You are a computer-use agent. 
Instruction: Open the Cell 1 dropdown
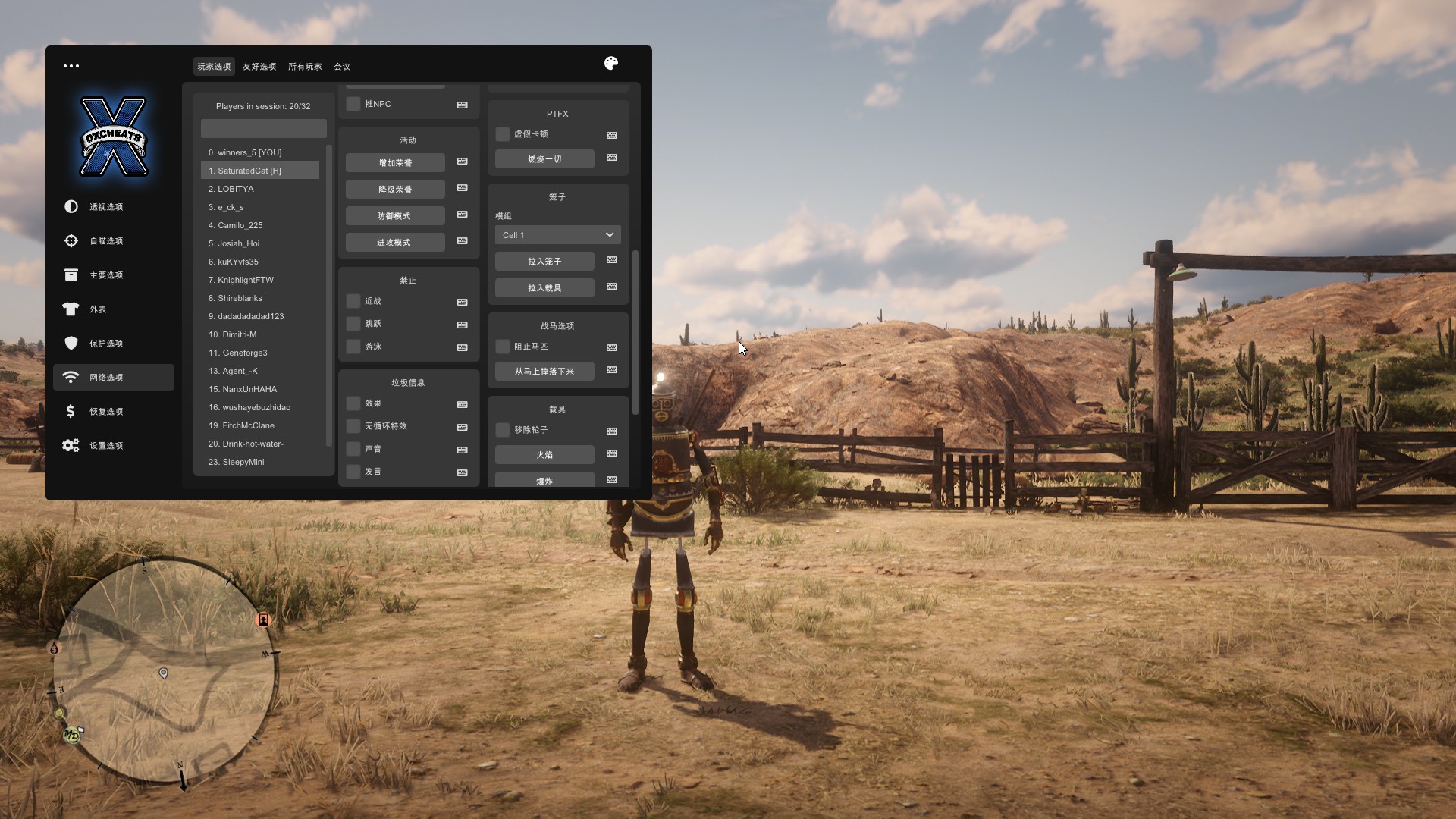(557, 235)
